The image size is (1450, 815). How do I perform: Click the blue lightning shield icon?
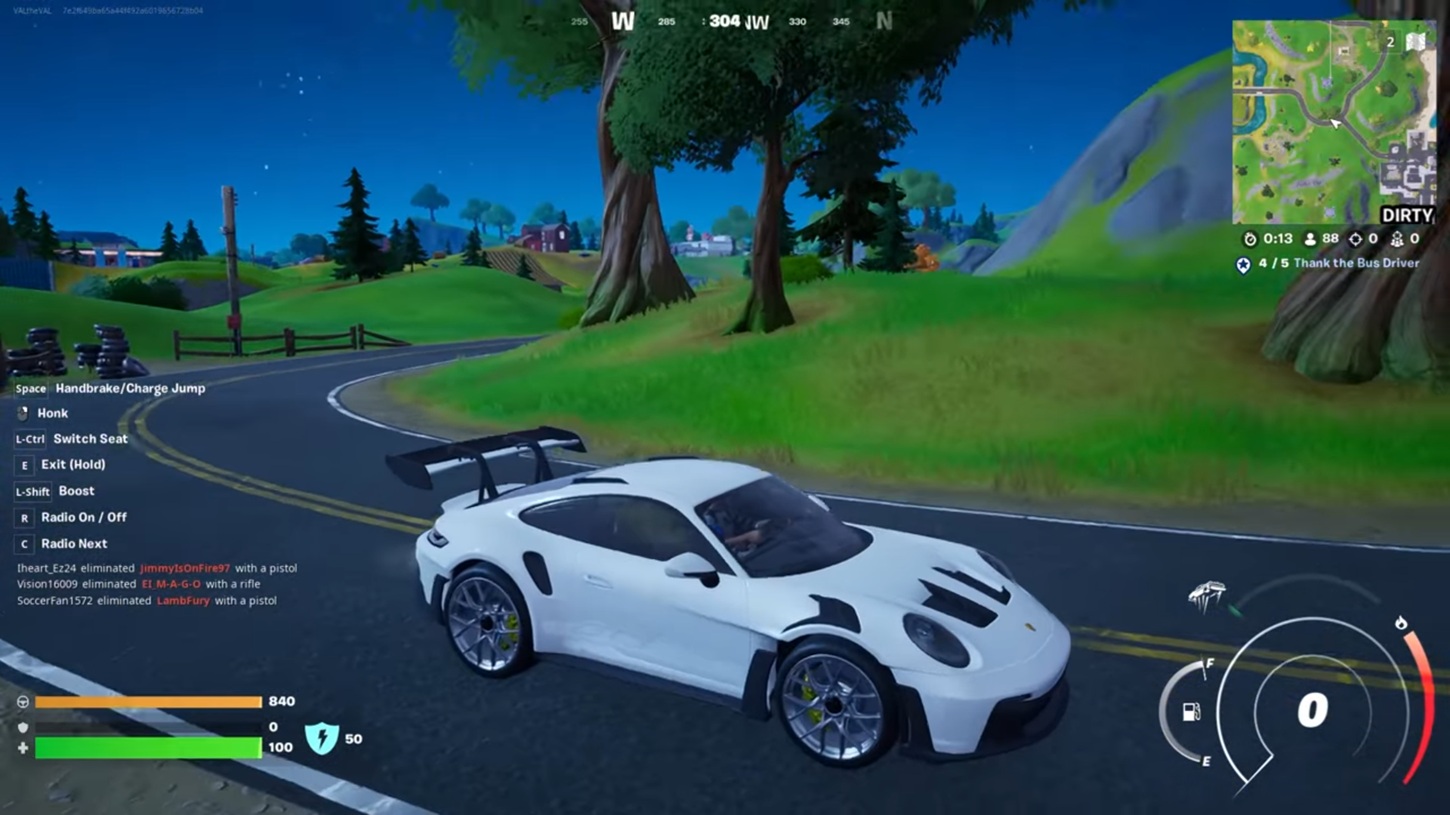[321, 738]
